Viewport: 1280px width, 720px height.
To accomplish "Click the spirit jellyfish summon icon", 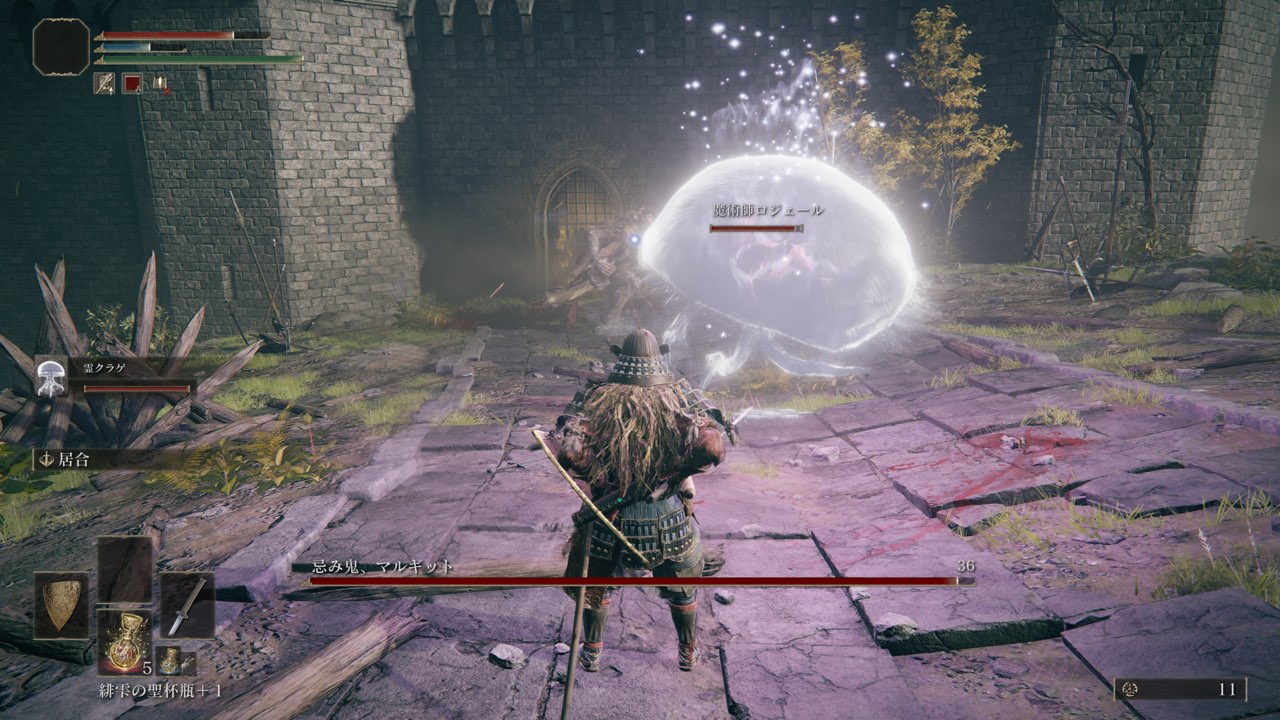I will pos(49,376).
